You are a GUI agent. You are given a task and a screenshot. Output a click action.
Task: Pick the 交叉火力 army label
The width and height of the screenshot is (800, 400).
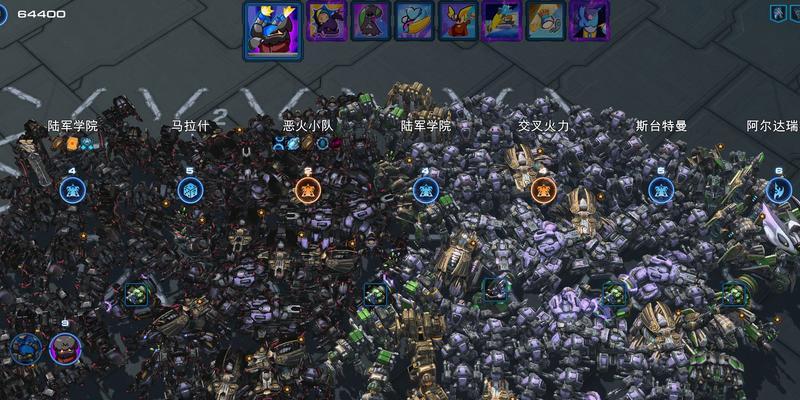pyautogui.click(x=543, y=127)
